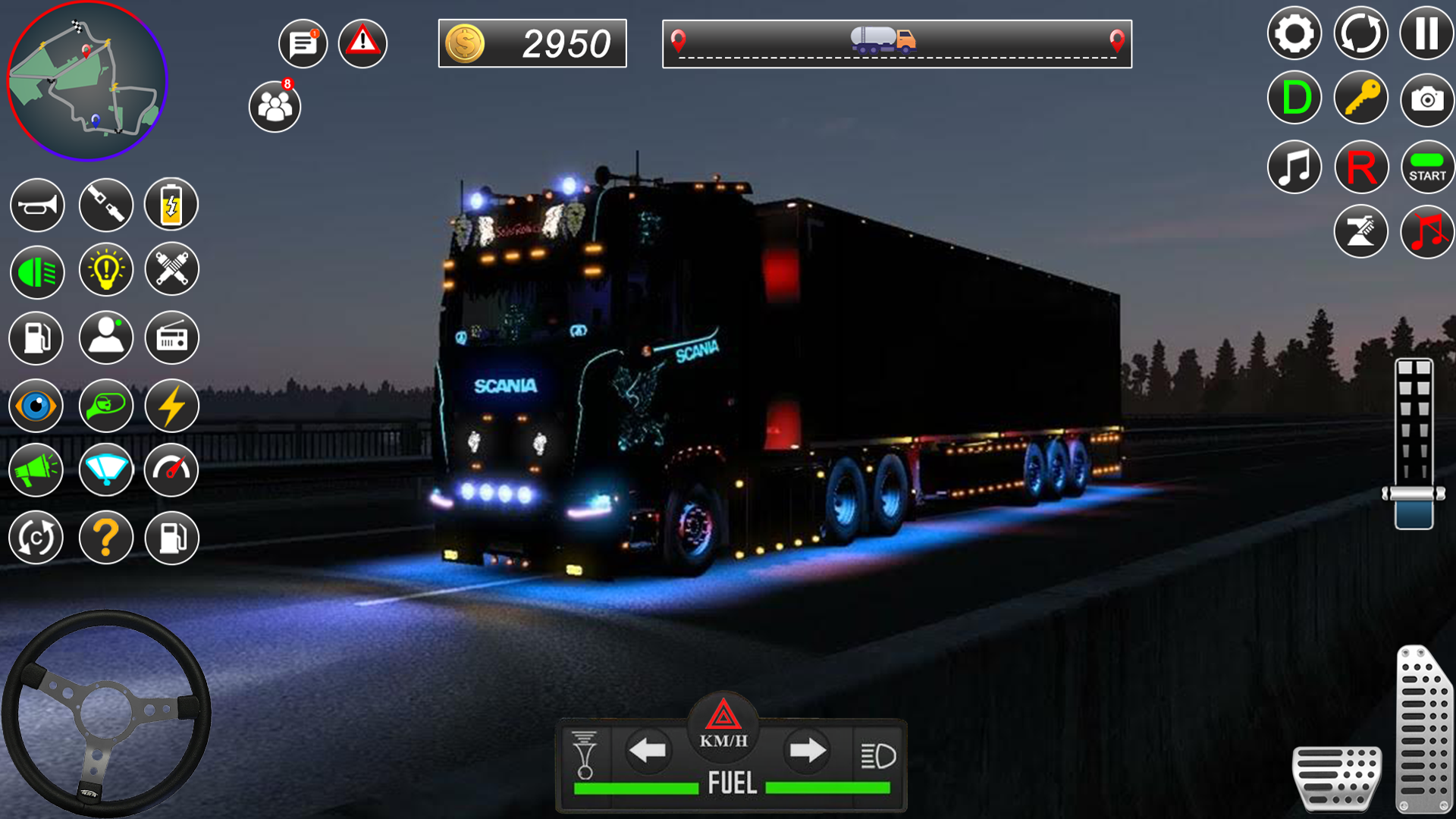Screen dimensions: 1456x819
Task: Turn the ignition key icon
Action: click(x=1361, y=98)
